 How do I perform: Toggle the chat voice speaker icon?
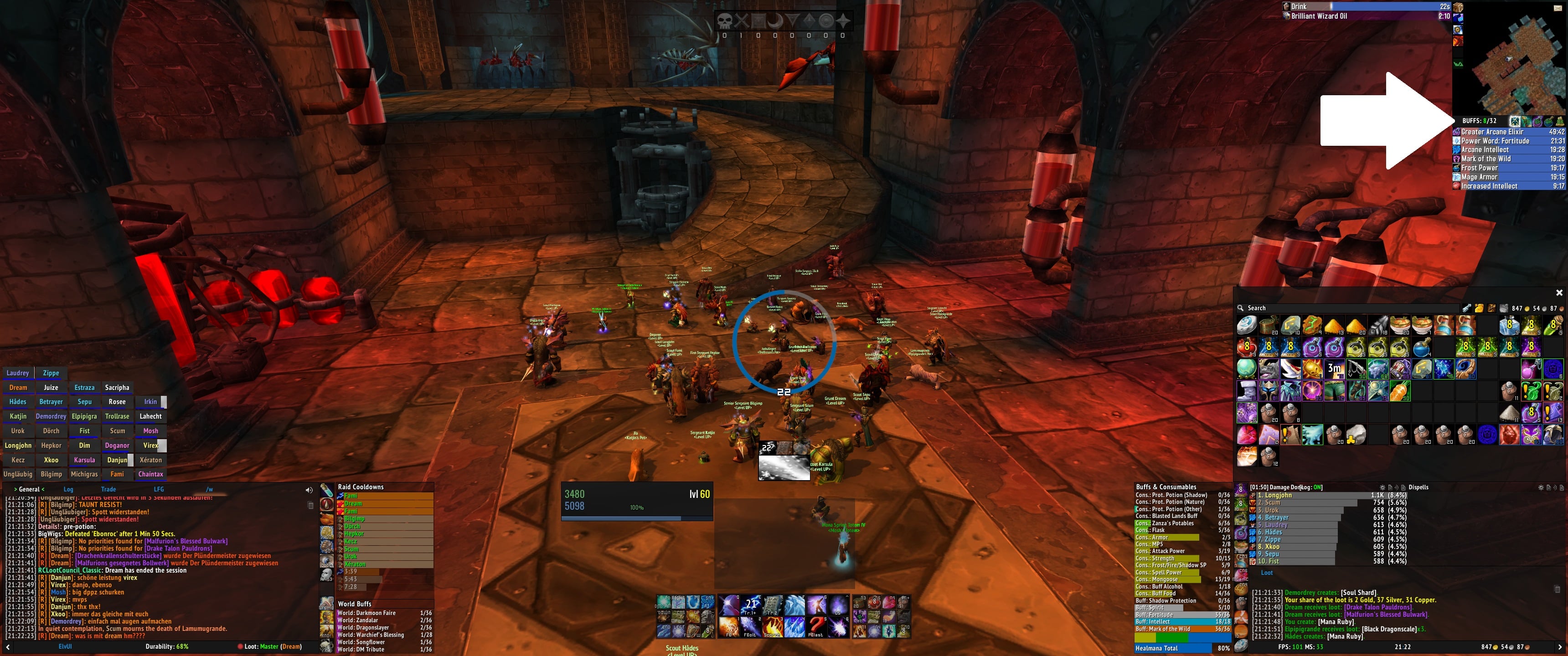tap(309, 490)
